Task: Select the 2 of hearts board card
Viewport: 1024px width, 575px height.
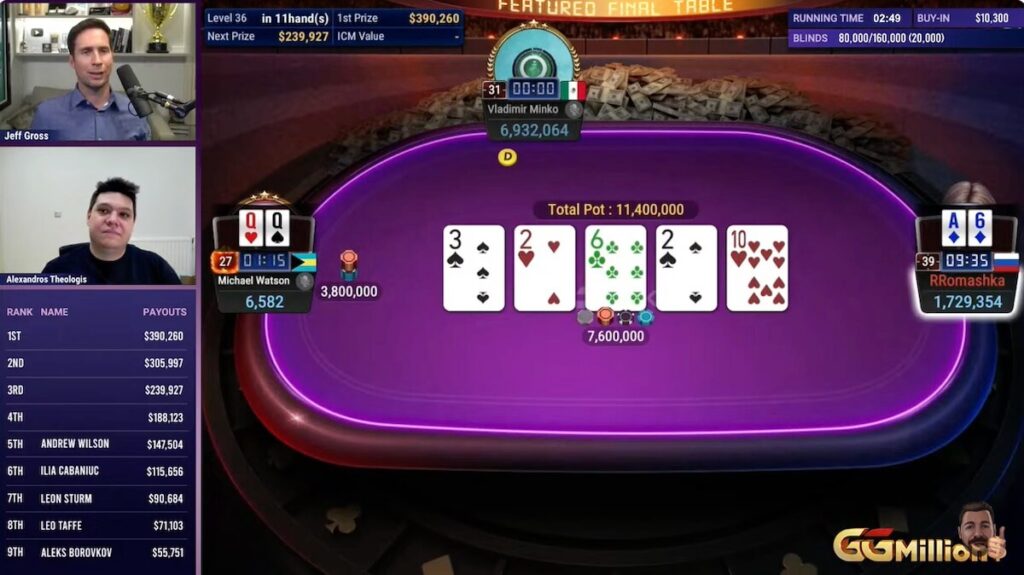Action: [544, 268]
